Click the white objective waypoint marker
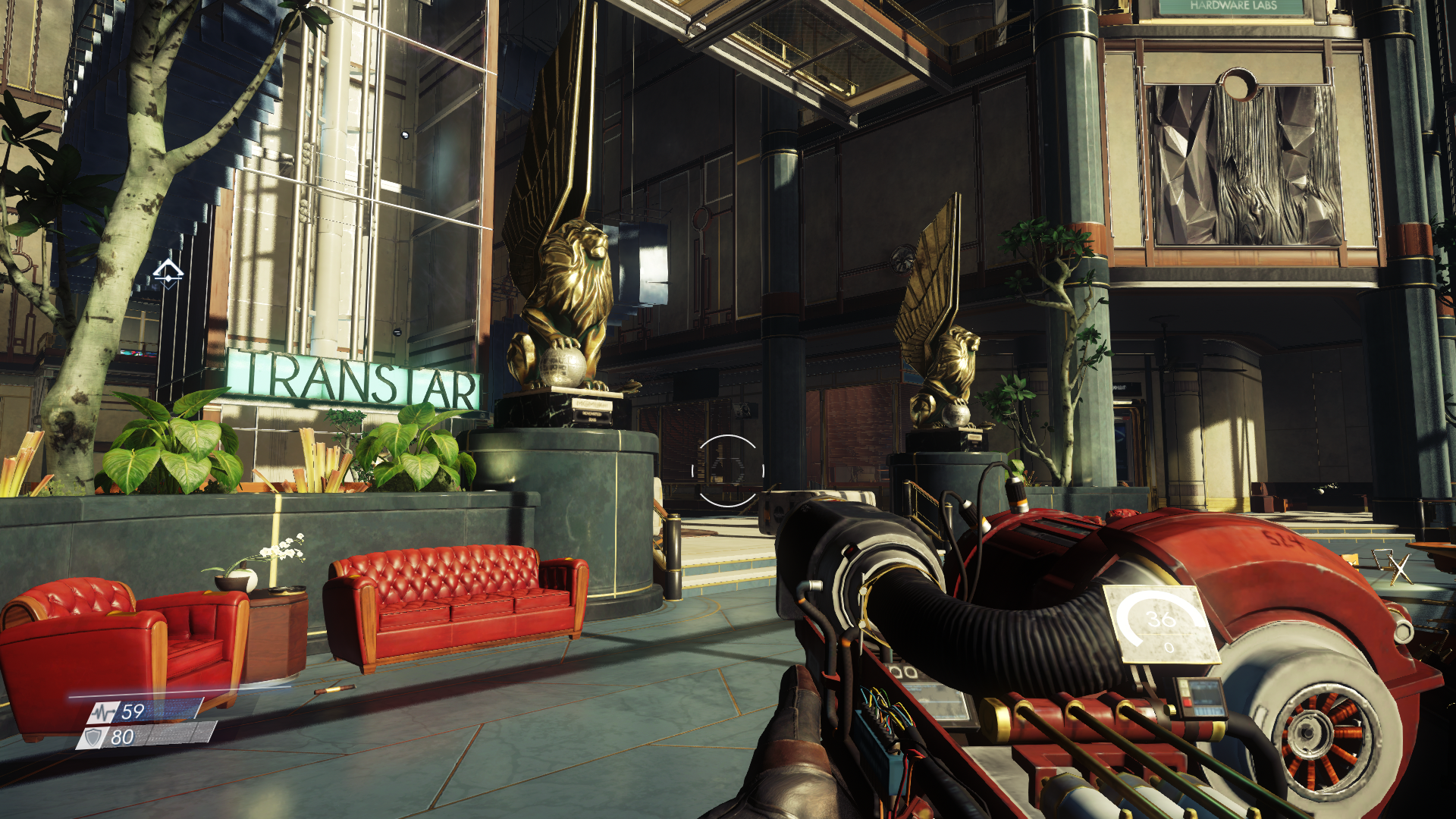 coord(168,273)
